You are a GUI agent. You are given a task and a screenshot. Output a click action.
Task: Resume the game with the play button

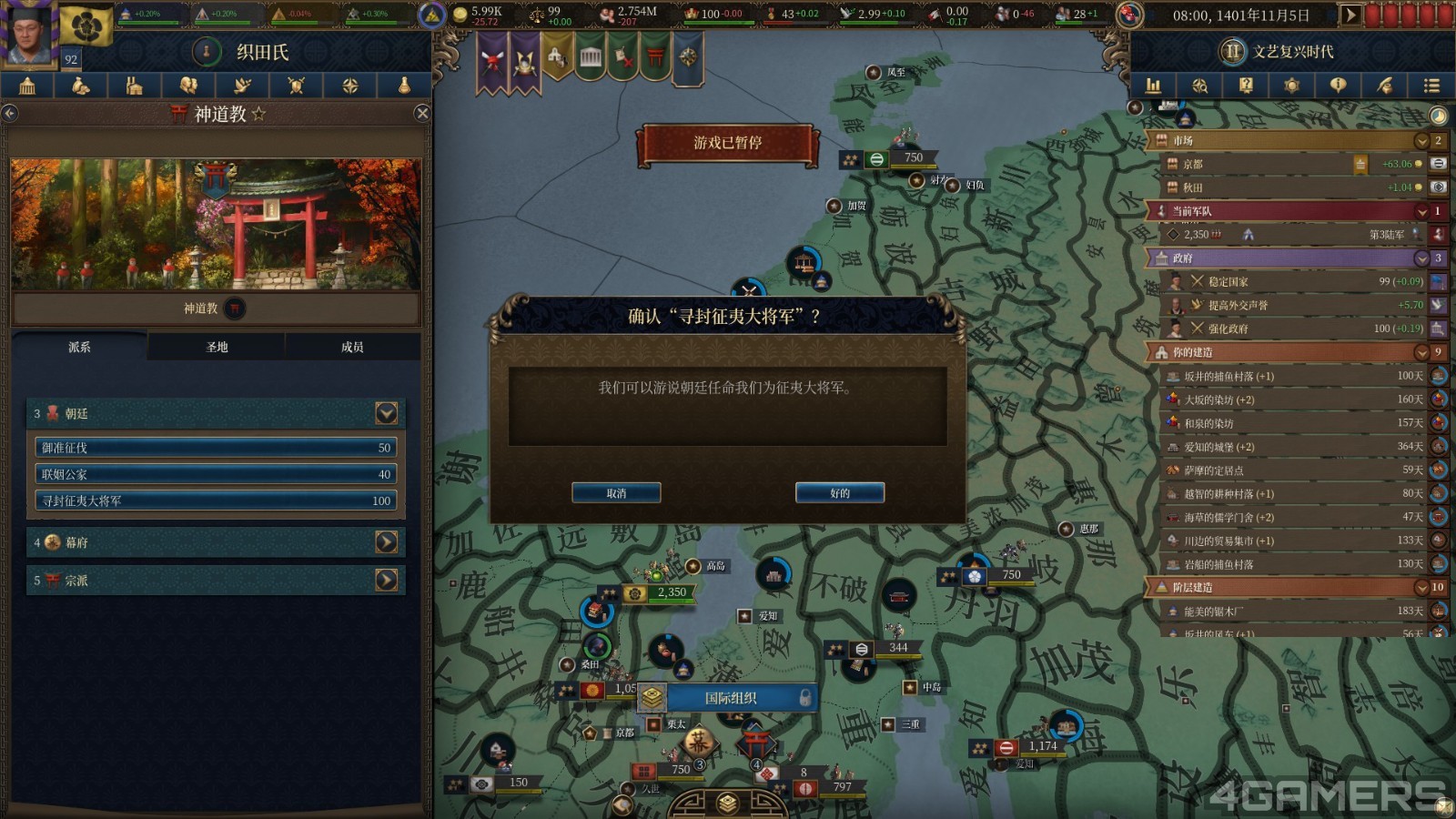coord(1350,15)
